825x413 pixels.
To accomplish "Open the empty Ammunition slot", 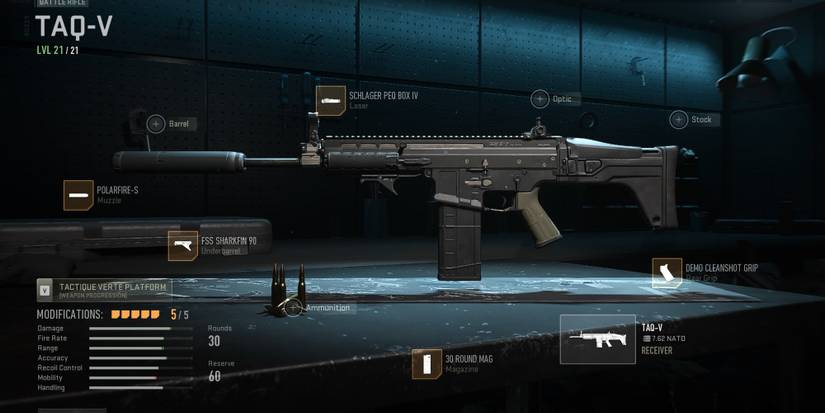I will [x=293, y=308].
